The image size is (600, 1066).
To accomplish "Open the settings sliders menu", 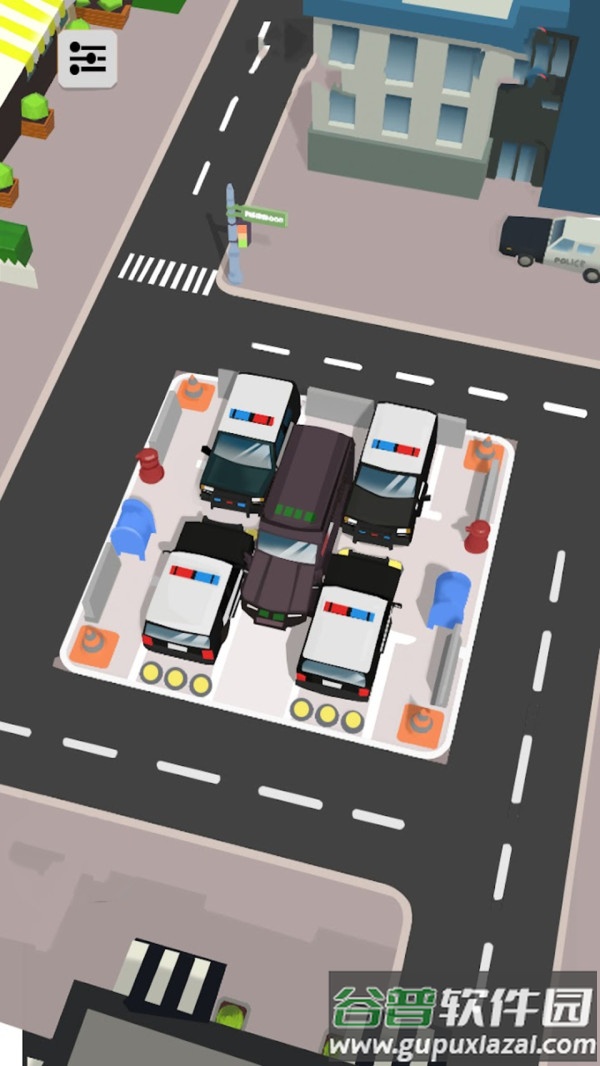I will point(87,60).
